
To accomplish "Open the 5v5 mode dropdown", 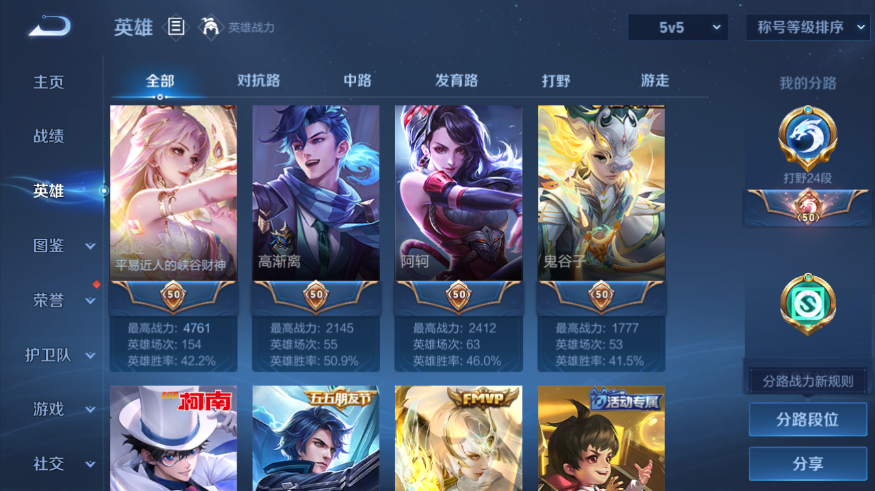I will [678, 28].
